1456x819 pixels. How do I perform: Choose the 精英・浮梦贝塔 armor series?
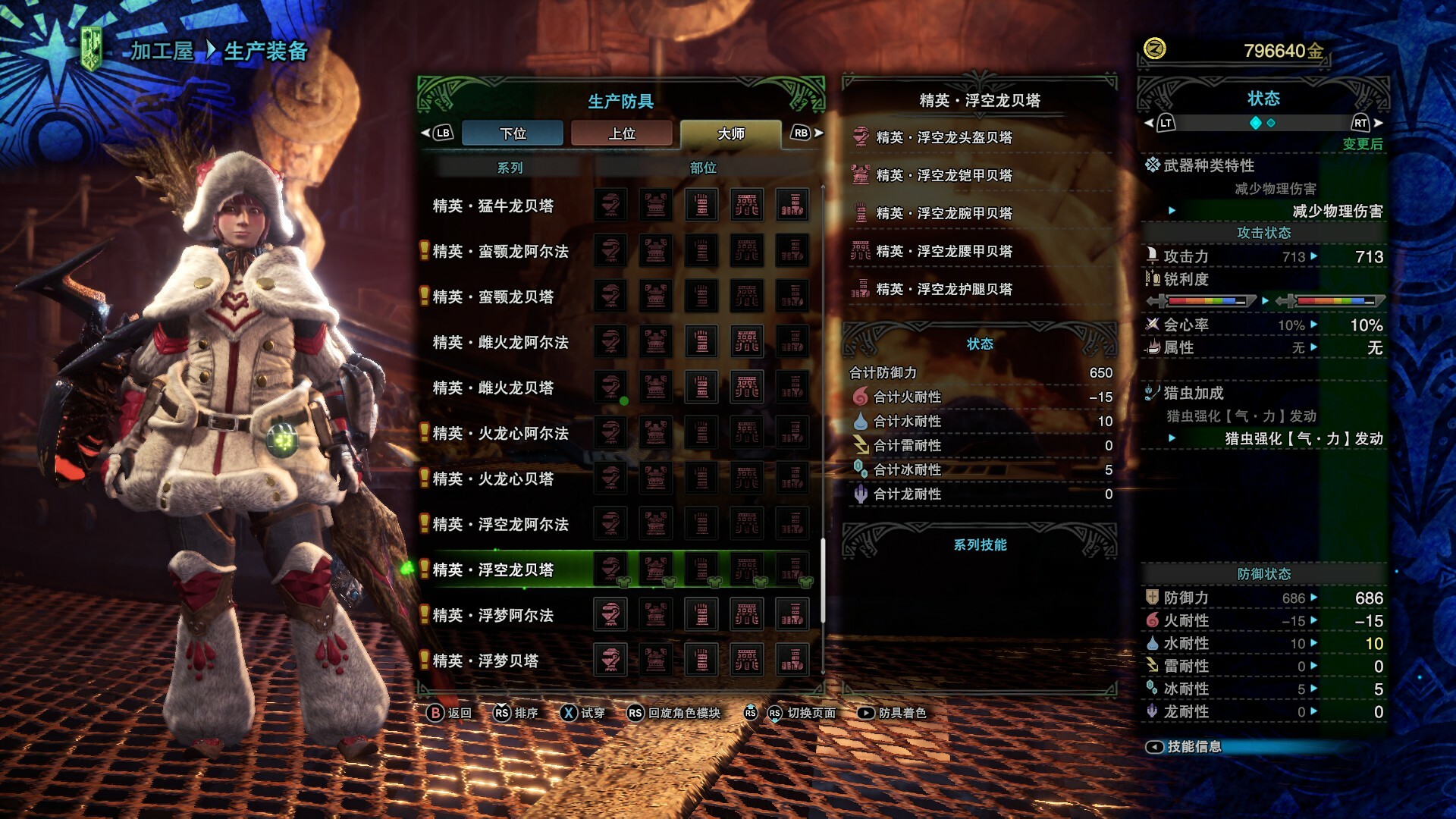pos(485,661)
